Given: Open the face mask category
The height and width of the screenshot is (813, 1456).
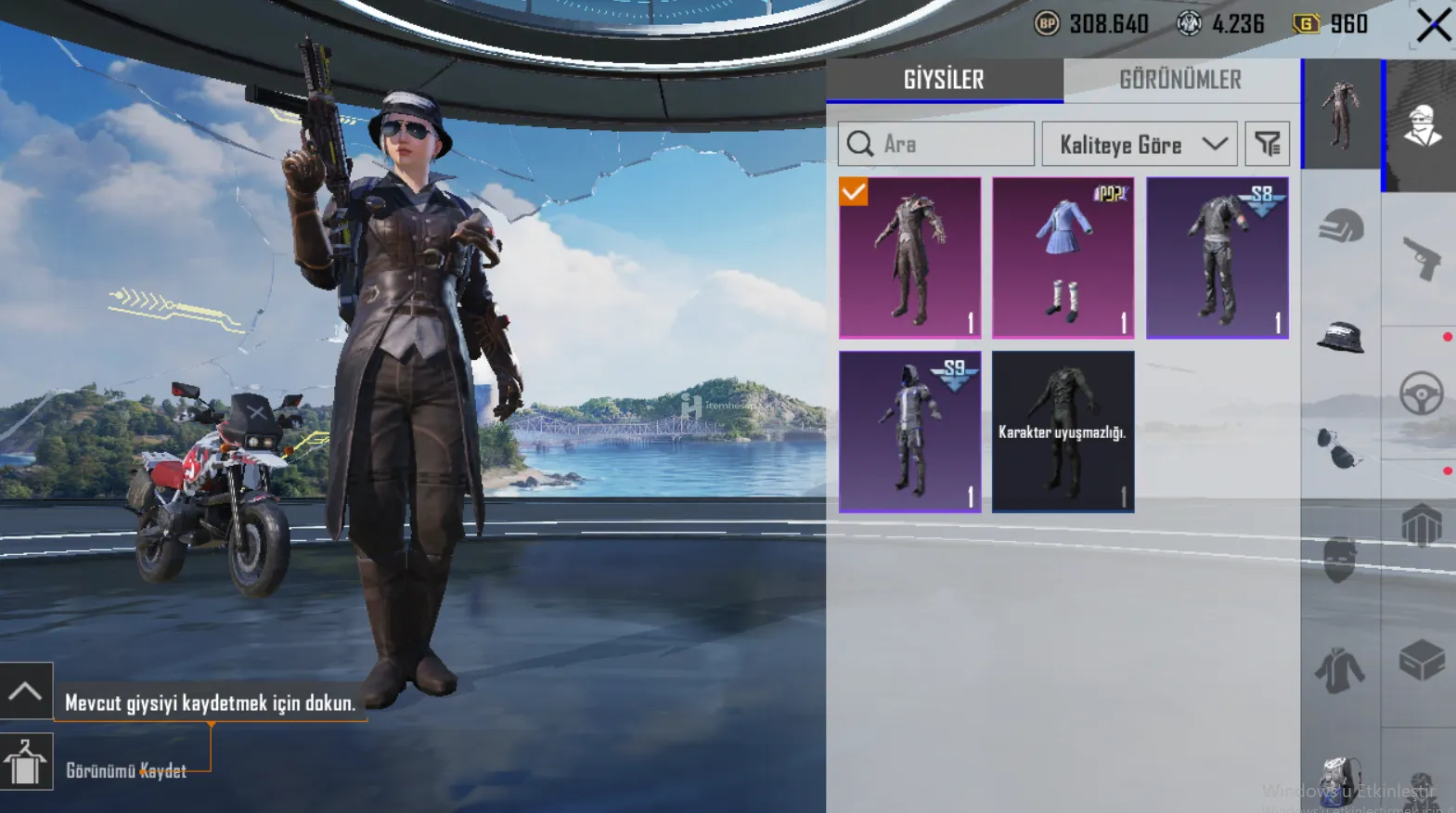Looking at the screenshot, I should 1339,560.
